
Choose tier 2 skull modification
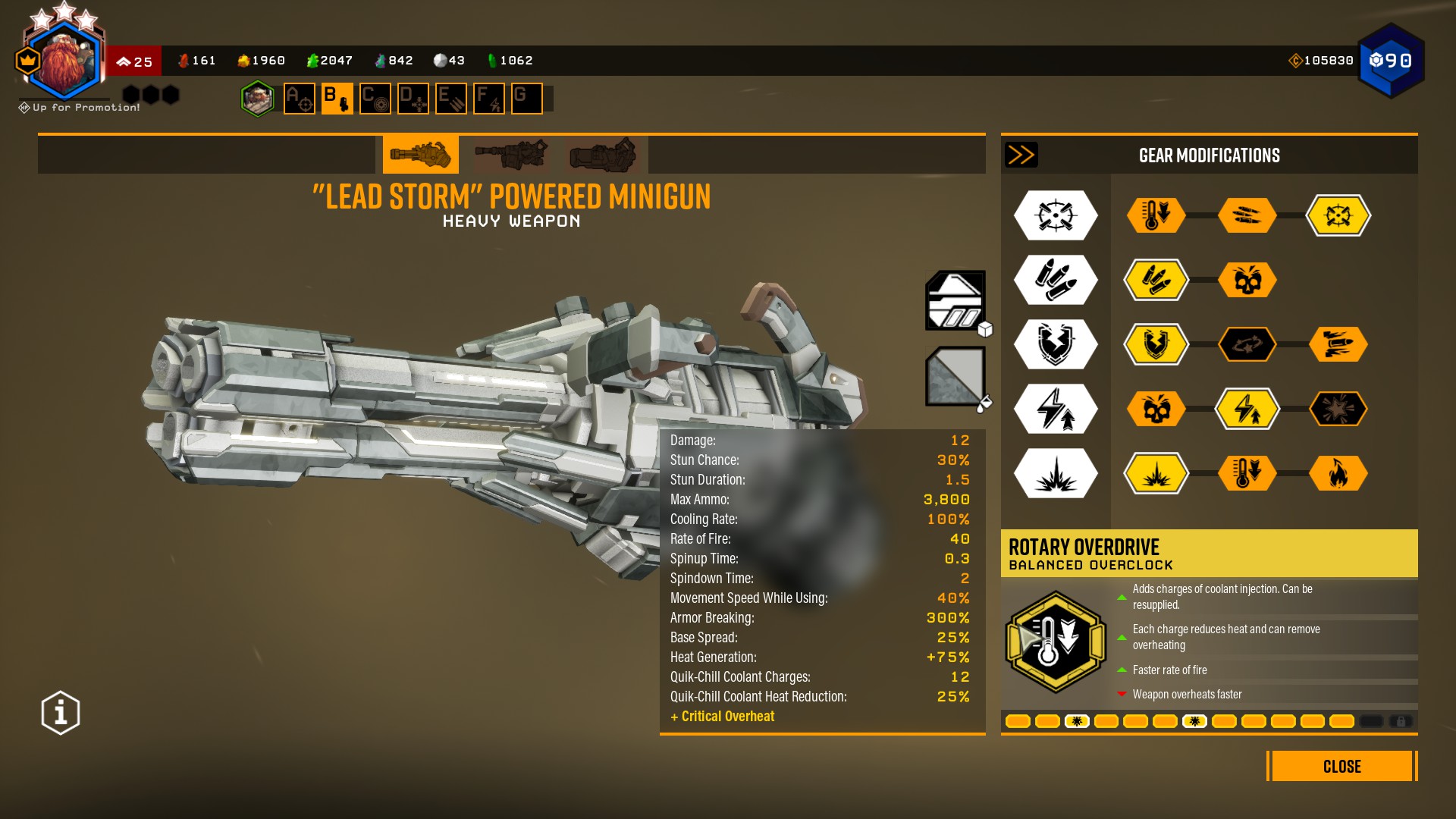click(x=1247, y=280)
